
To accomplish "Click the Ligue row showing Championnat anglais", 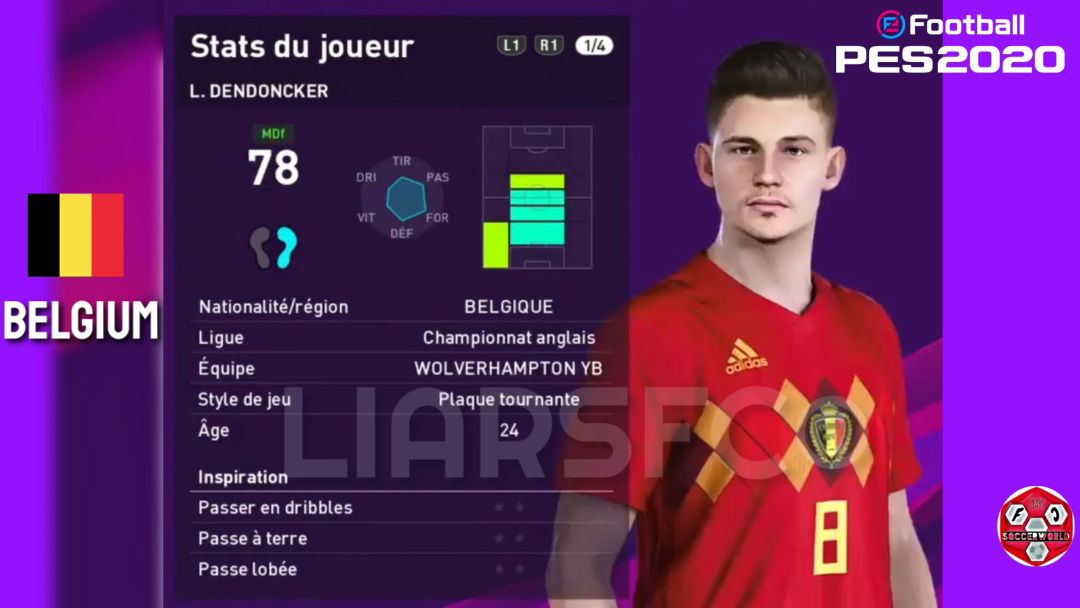I will point(400,338).
